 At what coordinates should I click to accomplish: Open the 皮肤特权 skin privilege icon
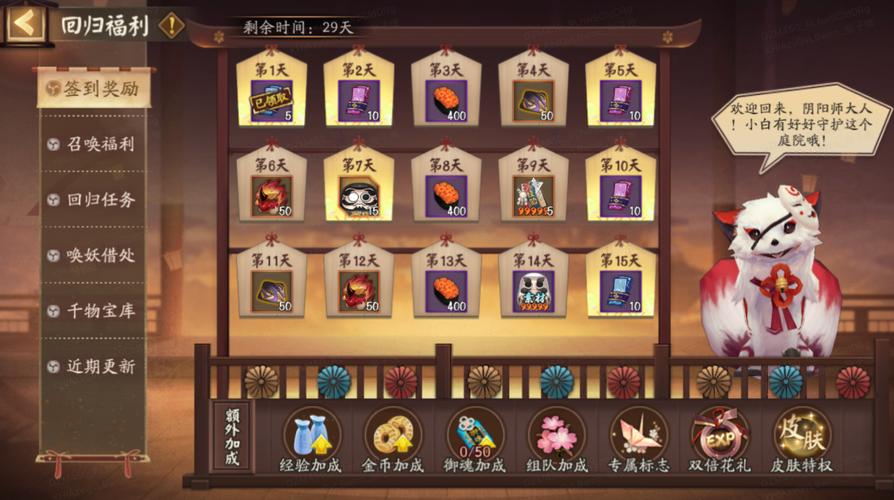click(801, 440)
